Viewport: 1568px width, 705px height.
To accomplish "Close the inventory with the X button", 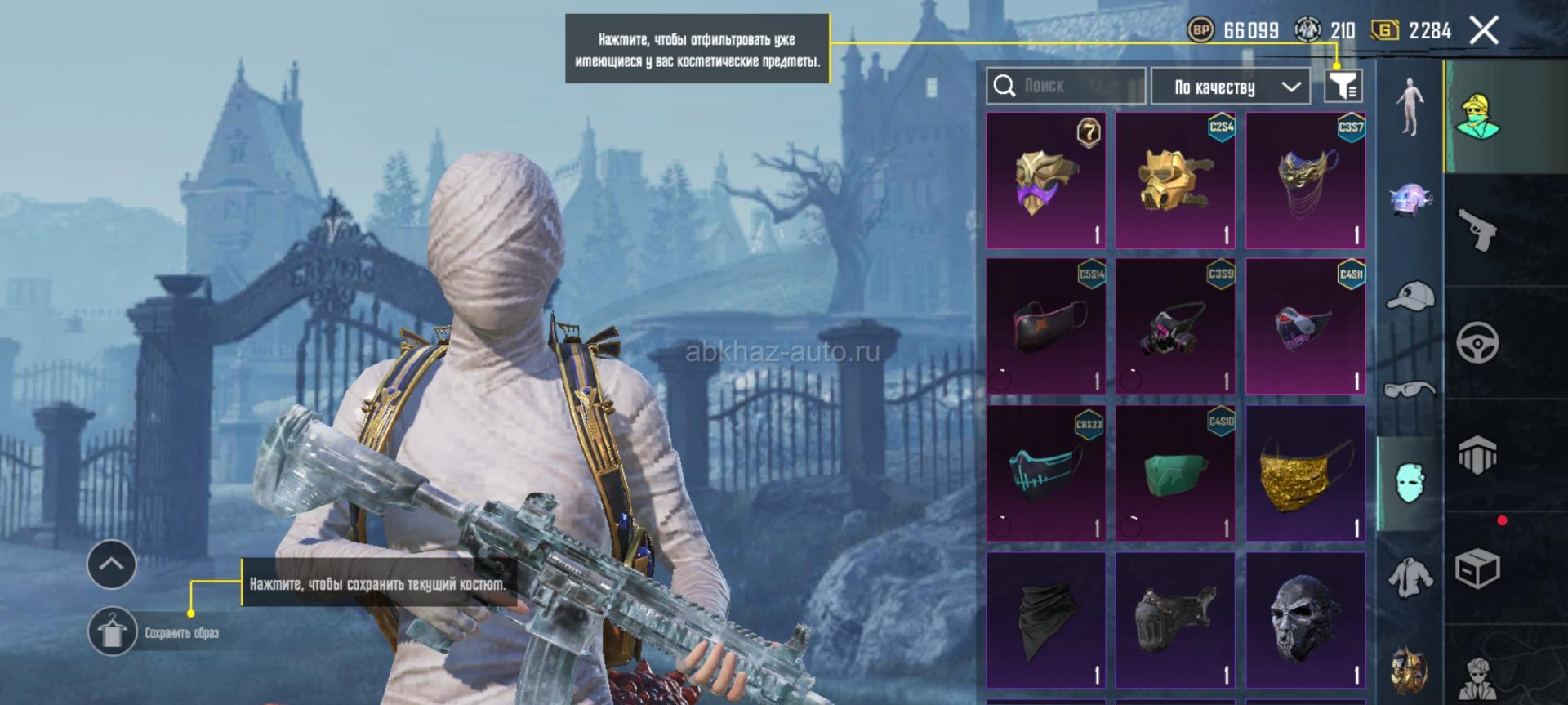I will (1483, 31).
